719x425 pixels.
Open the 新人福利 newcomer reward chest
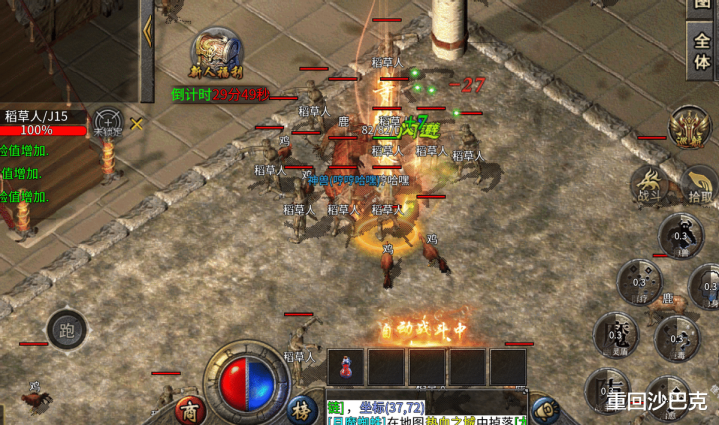point(218,58)
